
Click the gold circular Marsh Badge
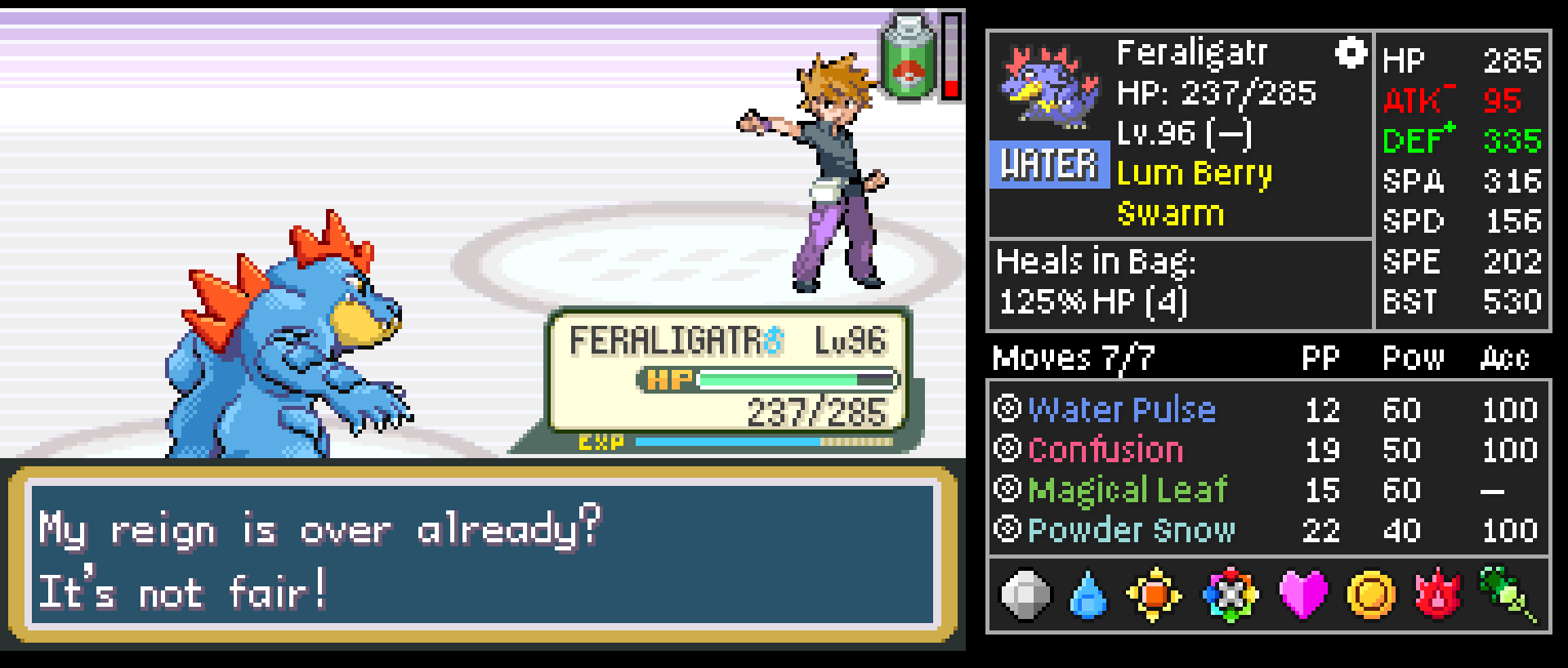coord(1370,595)
